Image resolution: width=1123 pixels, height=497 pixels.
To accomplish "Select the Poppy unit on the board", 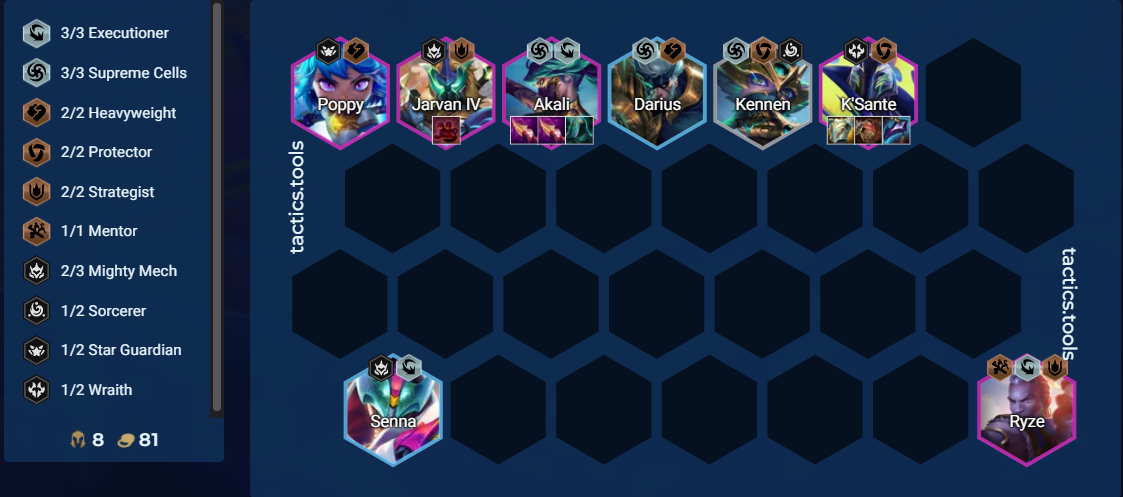I will (x=340, y=94).
